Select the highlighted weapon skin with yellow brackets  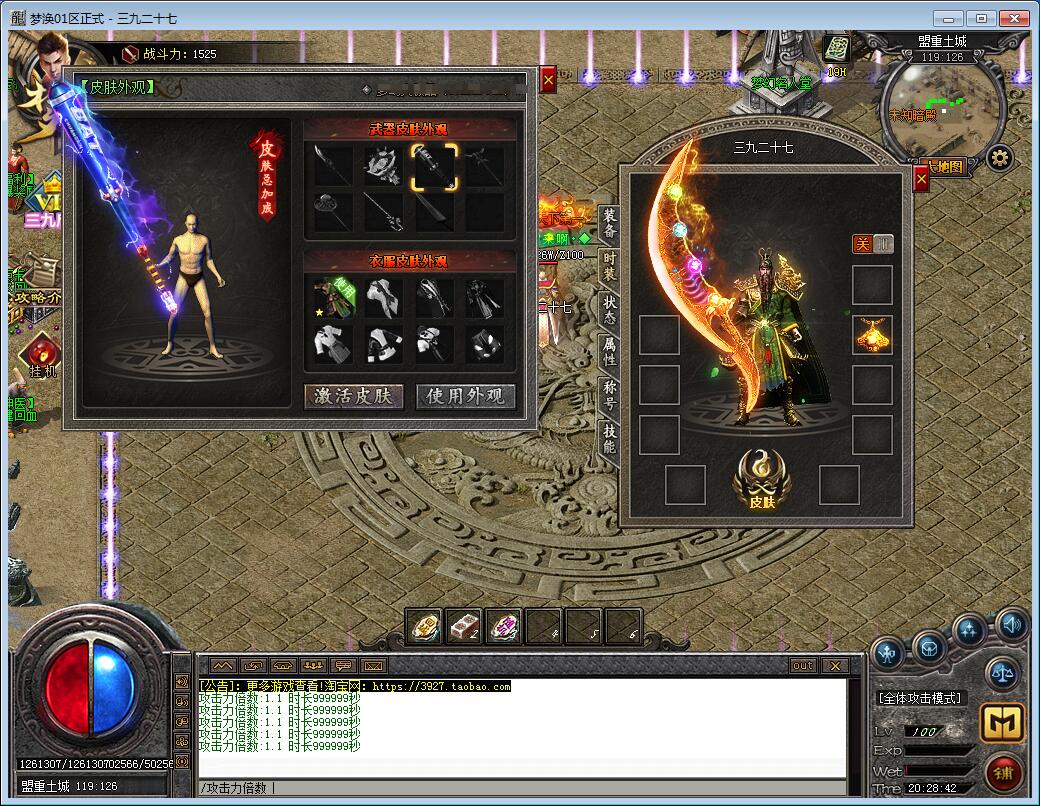435,165
